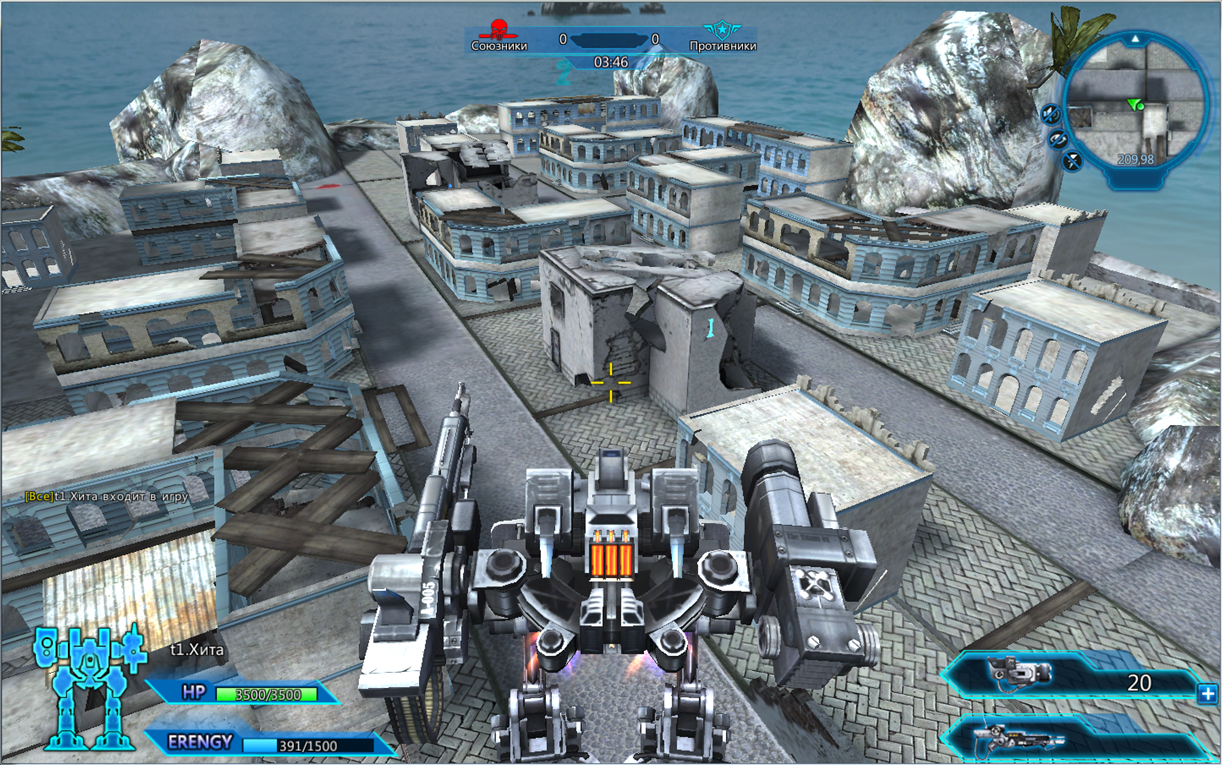Toggle the crossed-out rotation arrows icon
This screenshot has width=1222, height=765.
coord(1057,138)
